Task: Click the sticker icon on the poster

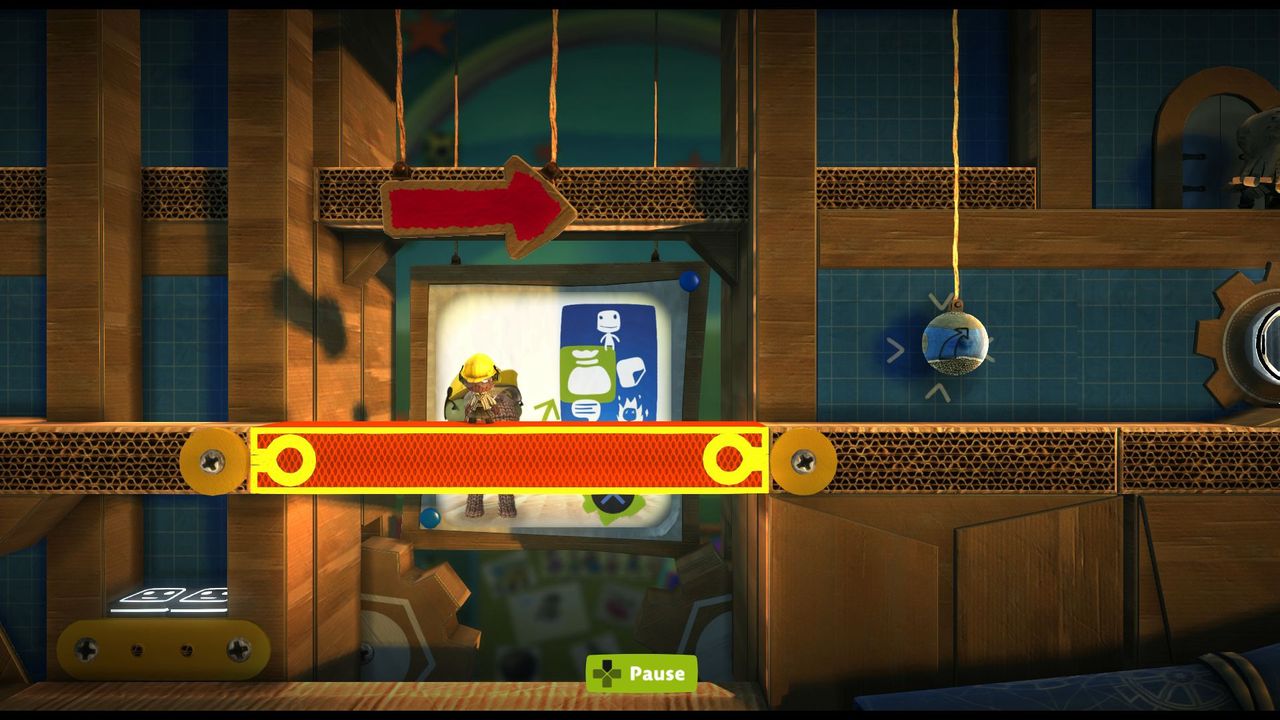Action: 630,372
